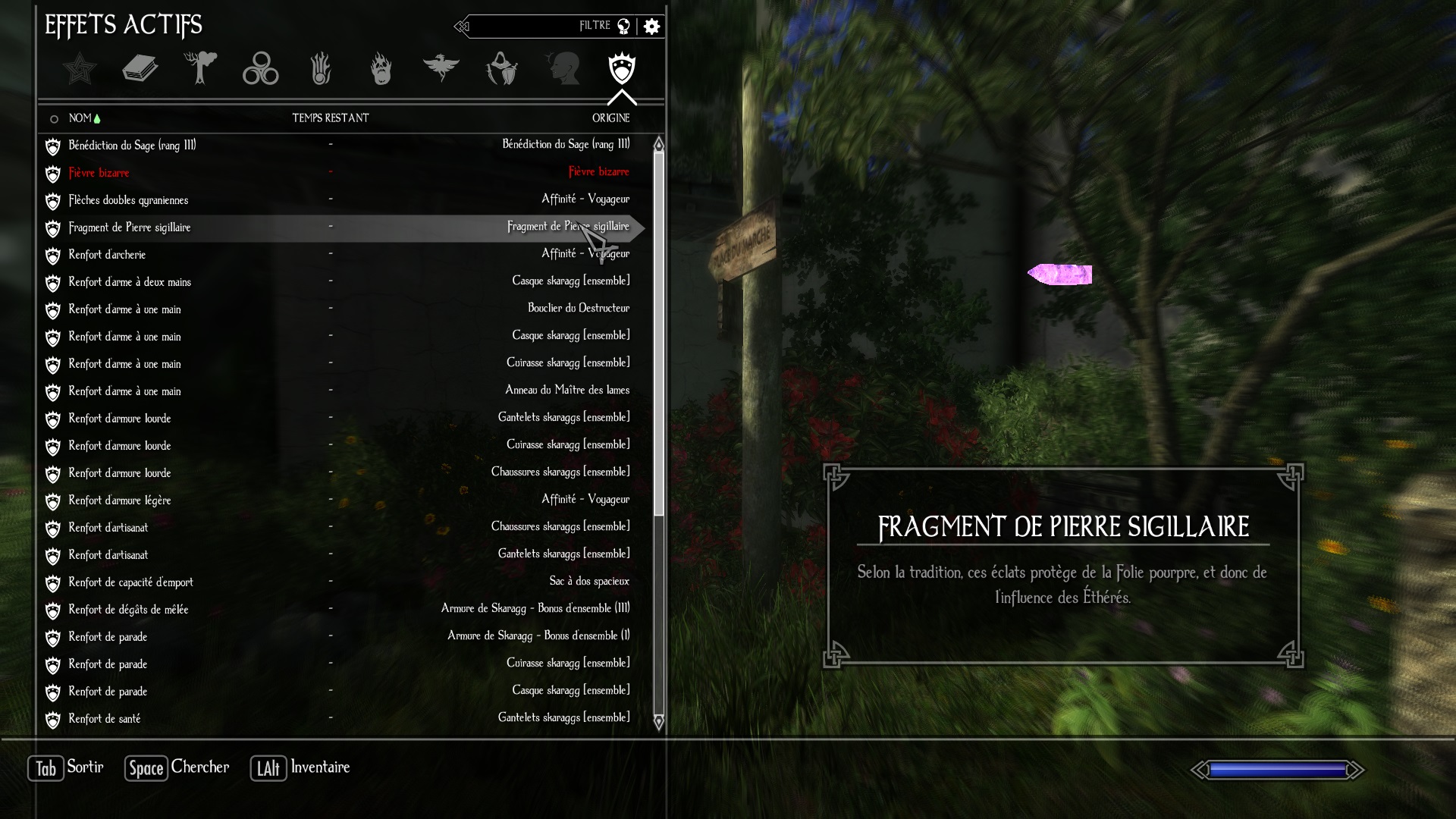Select the hooded figure category tab
The height and width of the screenshot is (819, 1456).
click(x=501, y=69)
